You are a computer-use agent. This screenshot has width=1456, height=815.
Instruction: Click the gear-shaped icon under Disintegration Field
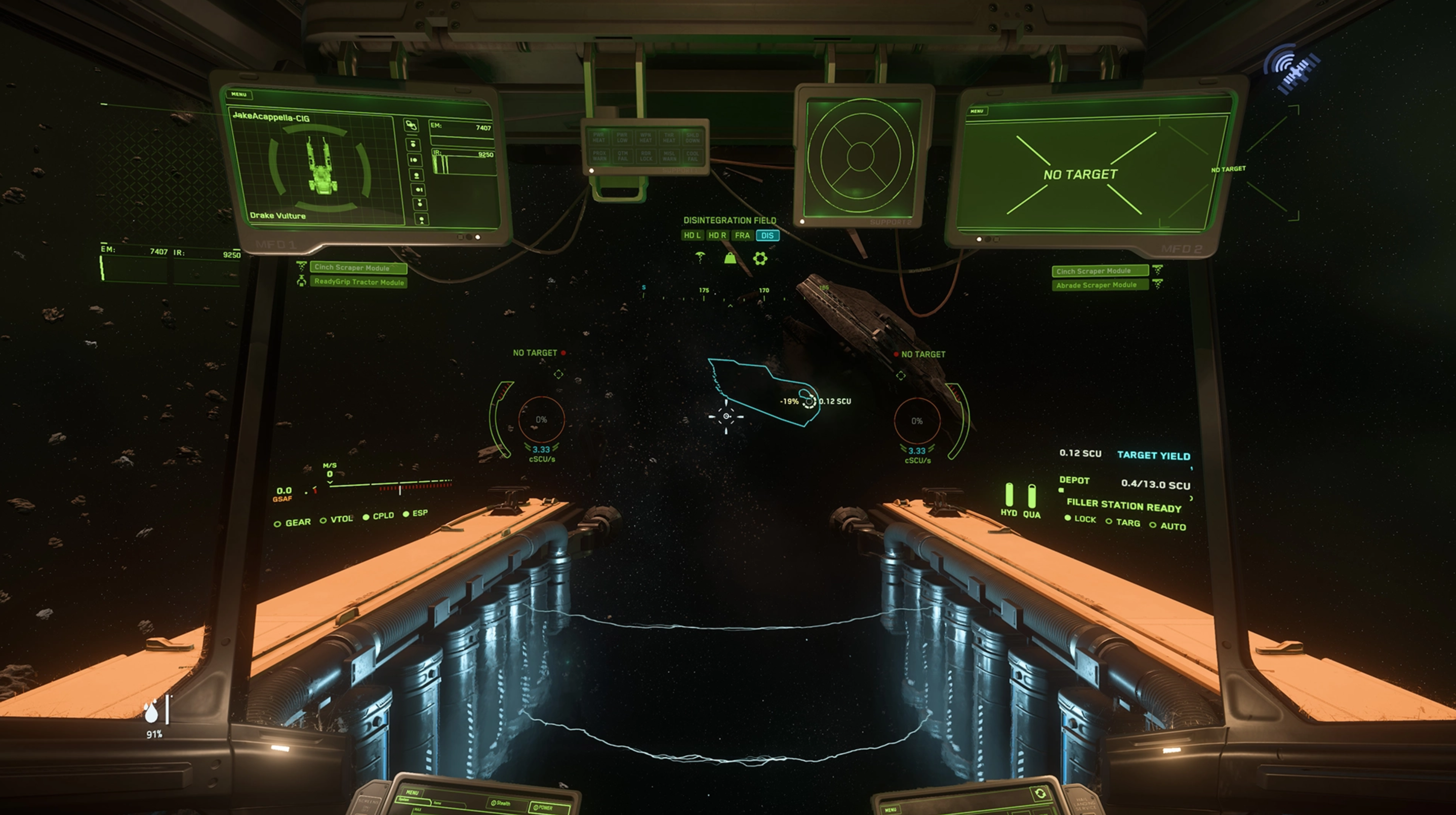coord(760,258)
